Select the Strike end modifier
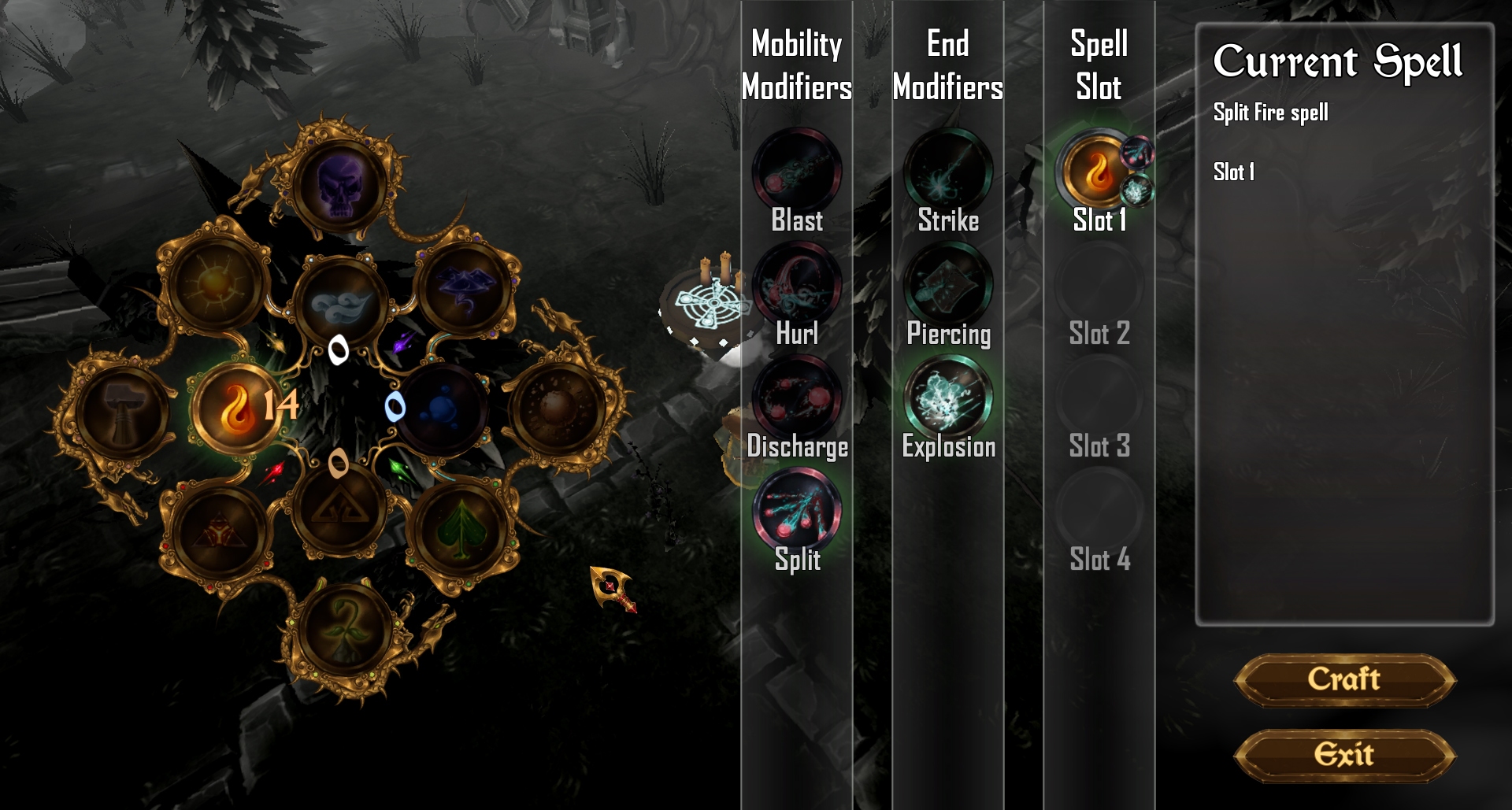This screenshot has height=810, width=1512. [x=948, y=171]
